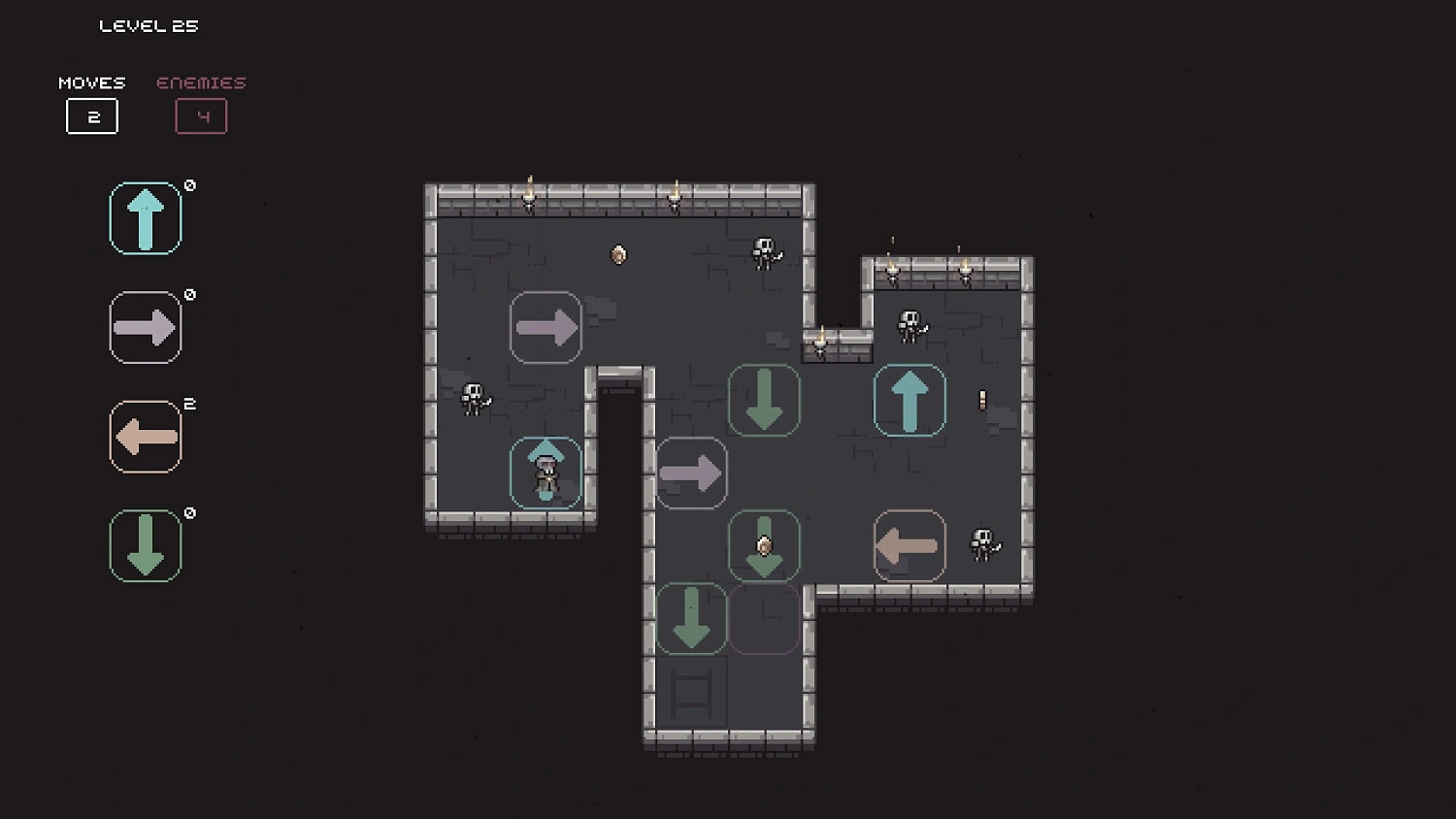The width and height of the screenshot is (1456, 819).
Task: Remove the brown left arrow near the right skeleton
Action: (910, 545)
